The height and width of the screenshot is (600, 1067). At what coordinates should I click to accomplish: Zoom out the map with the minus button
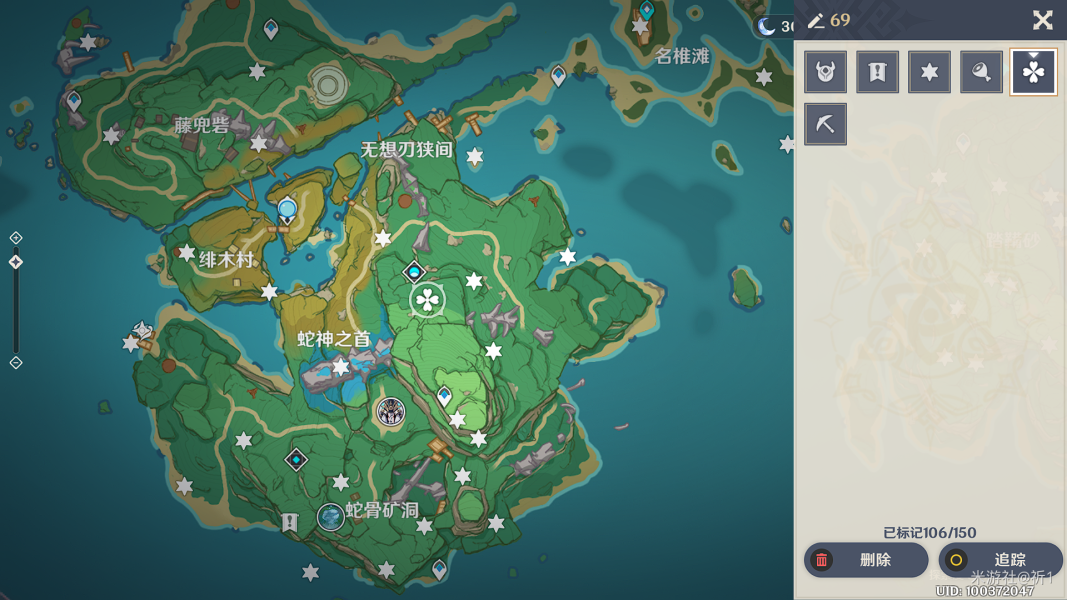(x=16, y=362)
